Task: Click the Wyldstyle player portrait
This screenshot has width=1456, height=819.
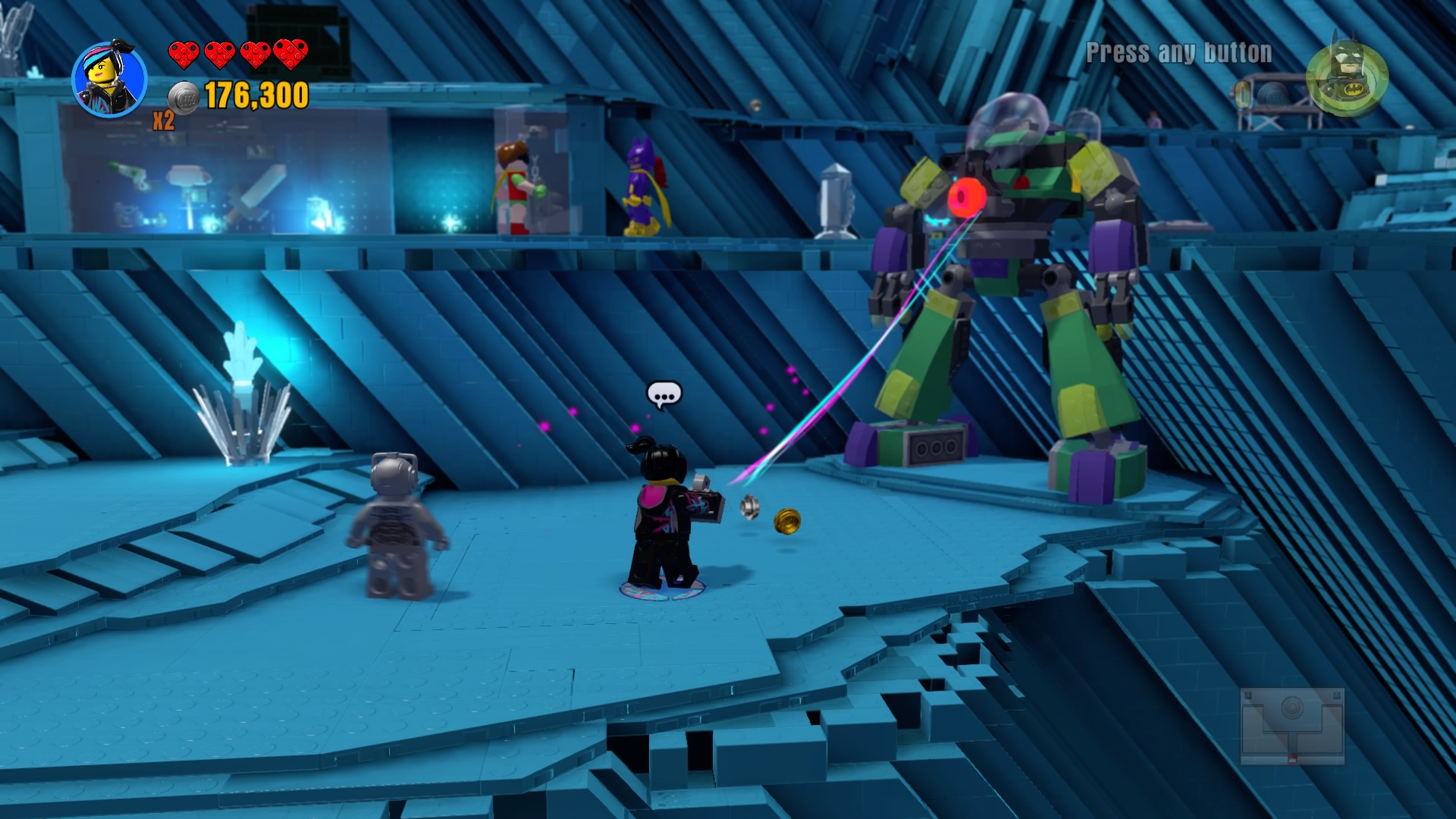Action: [109, 80]
